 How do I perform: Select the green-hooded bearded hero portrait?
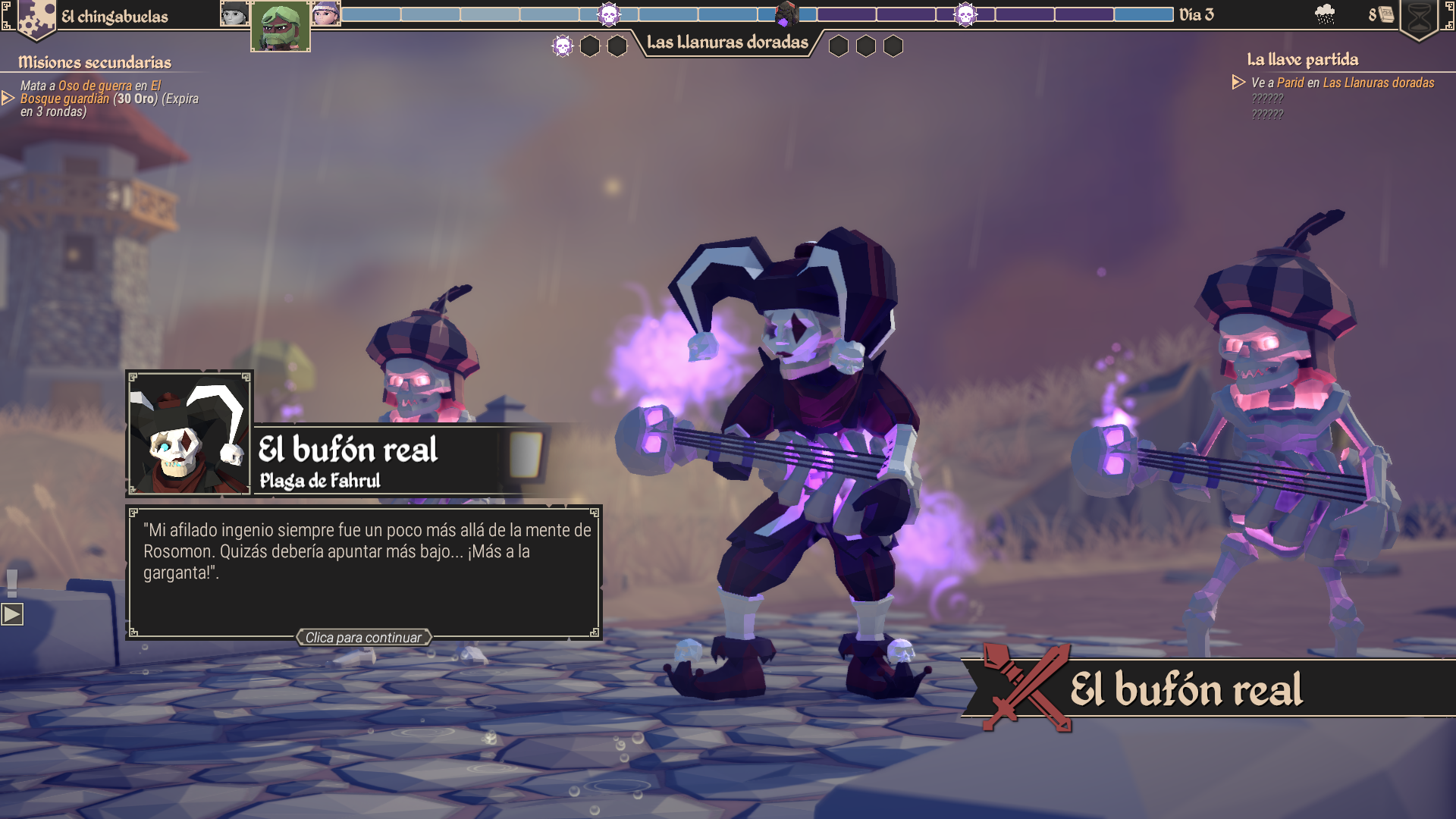pos(280,27)
